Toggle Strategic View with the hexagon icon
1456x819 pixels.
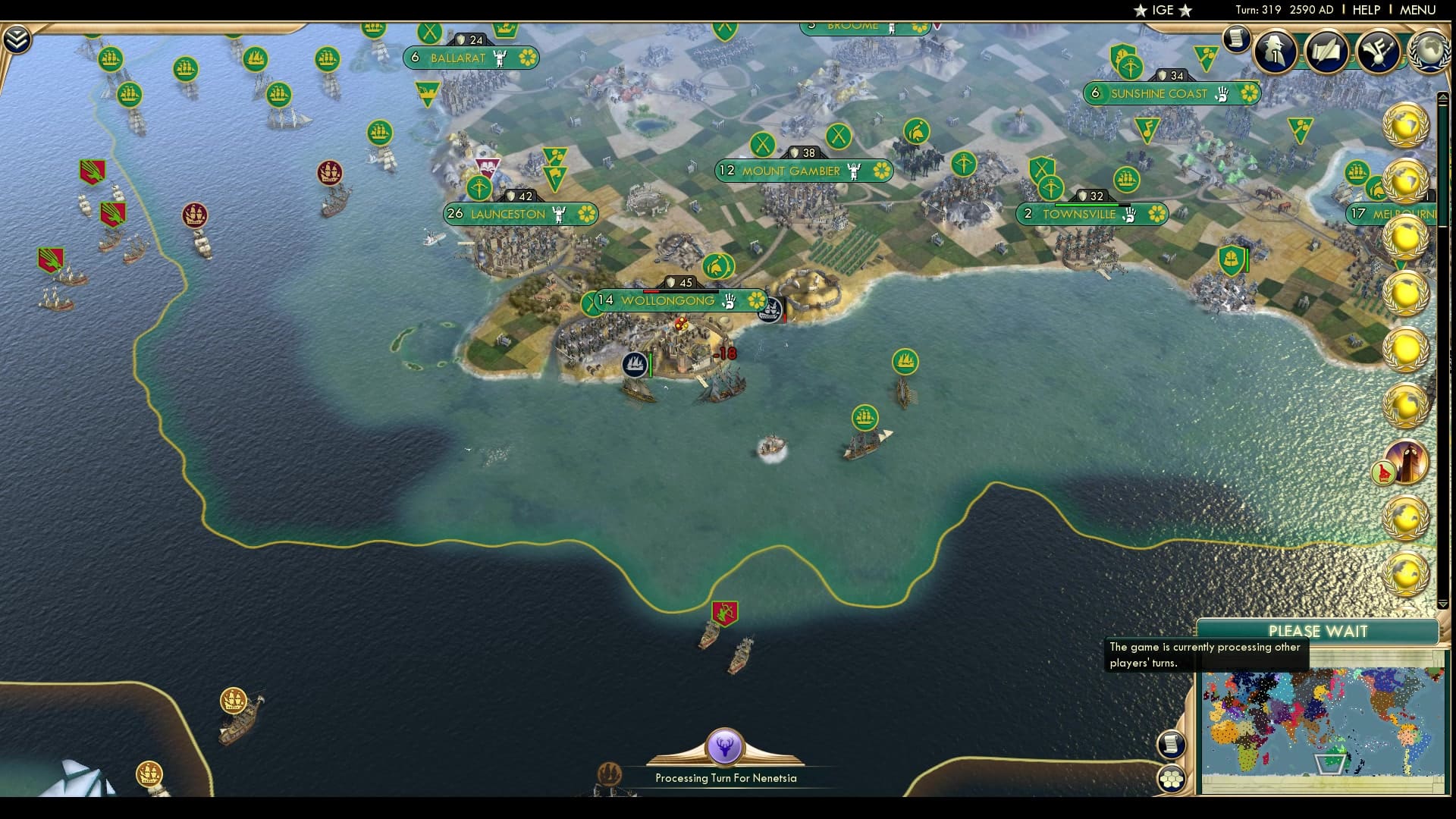[1172, 780]
